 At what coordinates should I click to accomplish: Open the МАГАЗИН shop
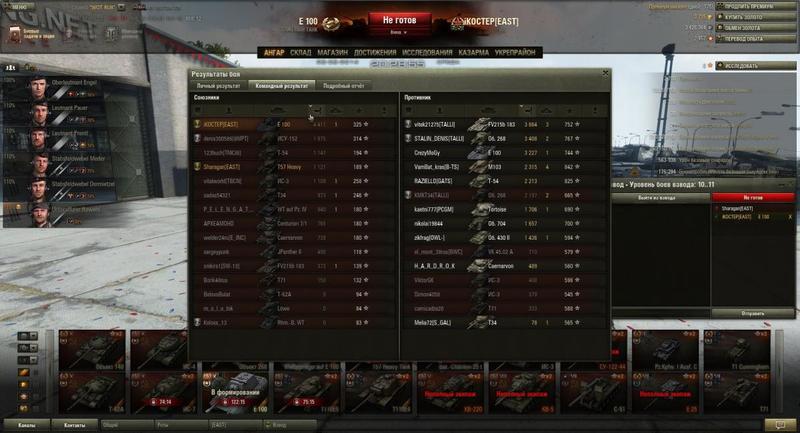point(333,52)
